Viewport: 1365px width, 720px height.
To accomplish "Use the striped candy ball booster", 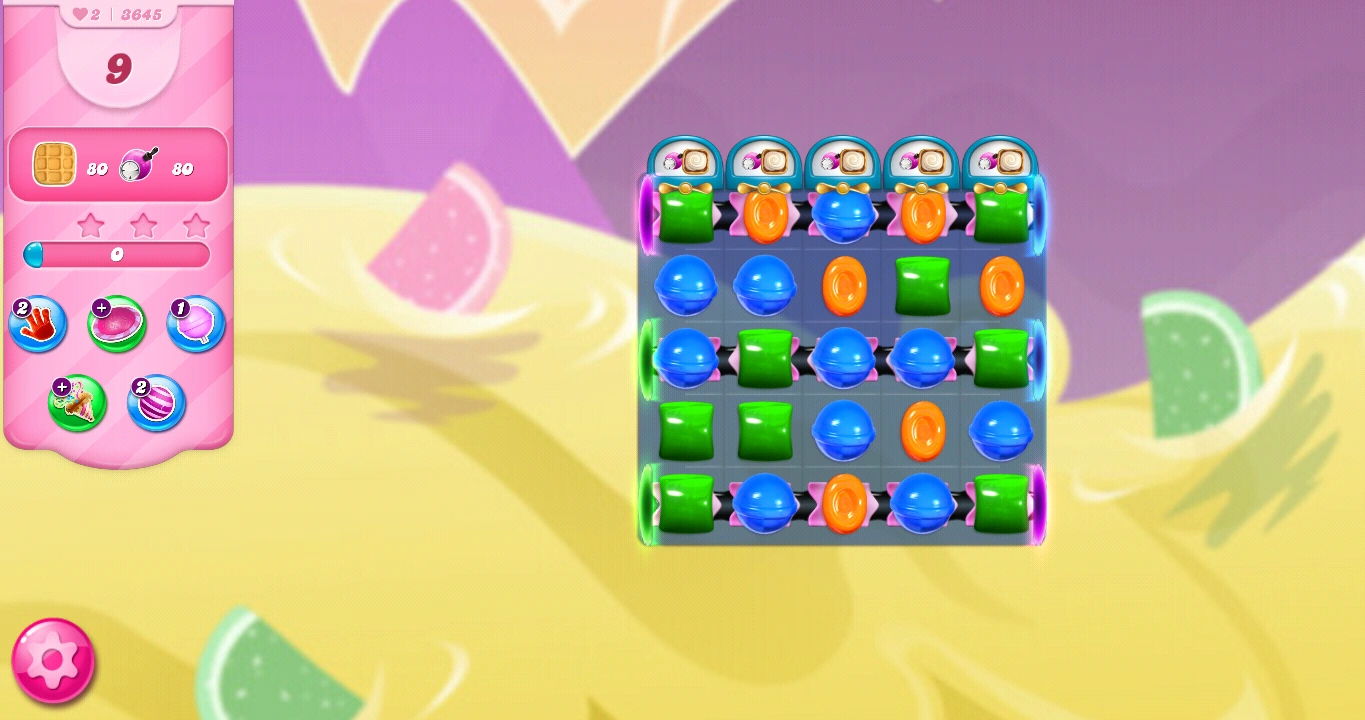I will click(x=156, y=402).
